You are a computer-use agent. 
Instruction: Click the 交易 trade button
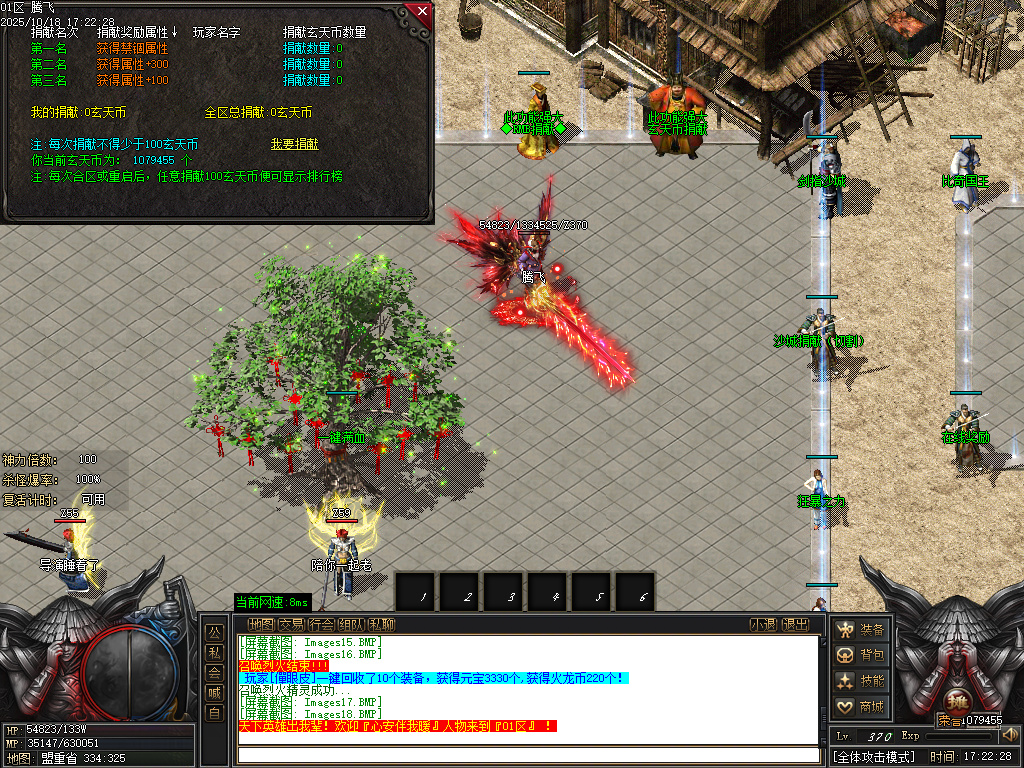pos(292,625)
